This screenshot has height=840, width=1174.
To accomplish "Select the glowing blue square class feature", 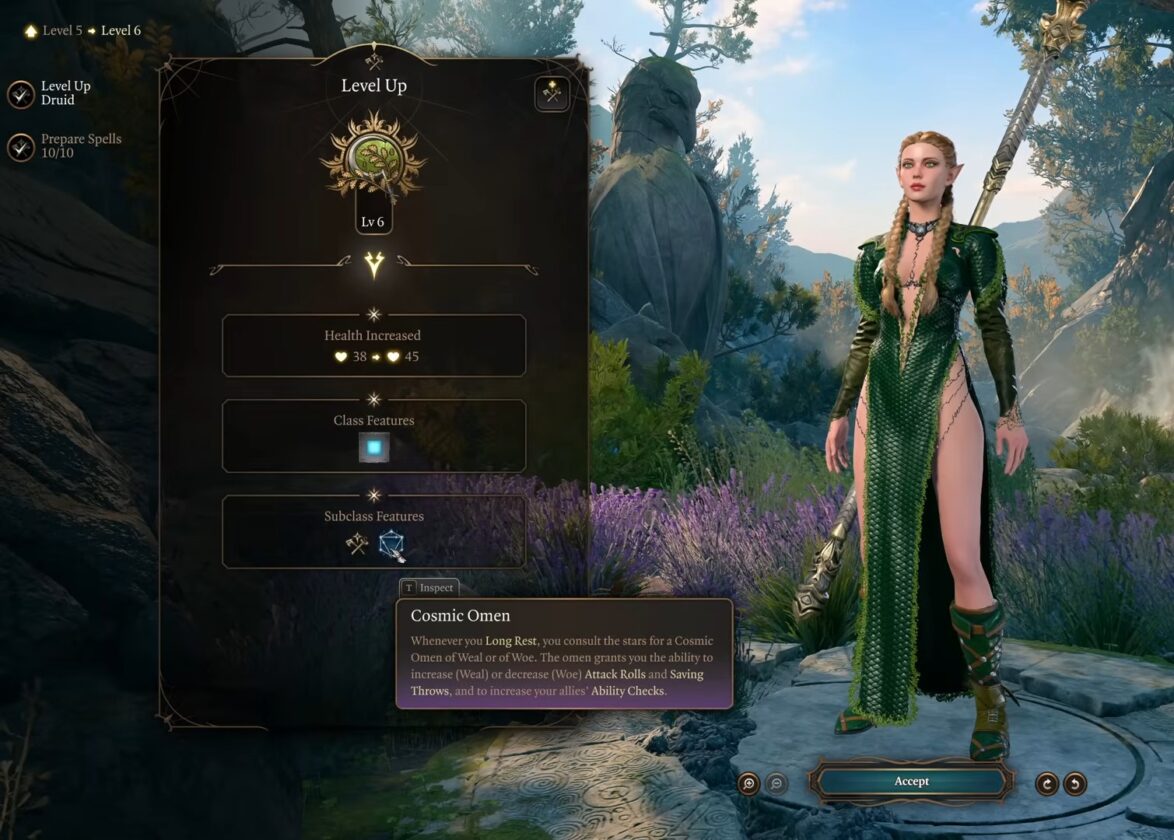I will [374, 448].
